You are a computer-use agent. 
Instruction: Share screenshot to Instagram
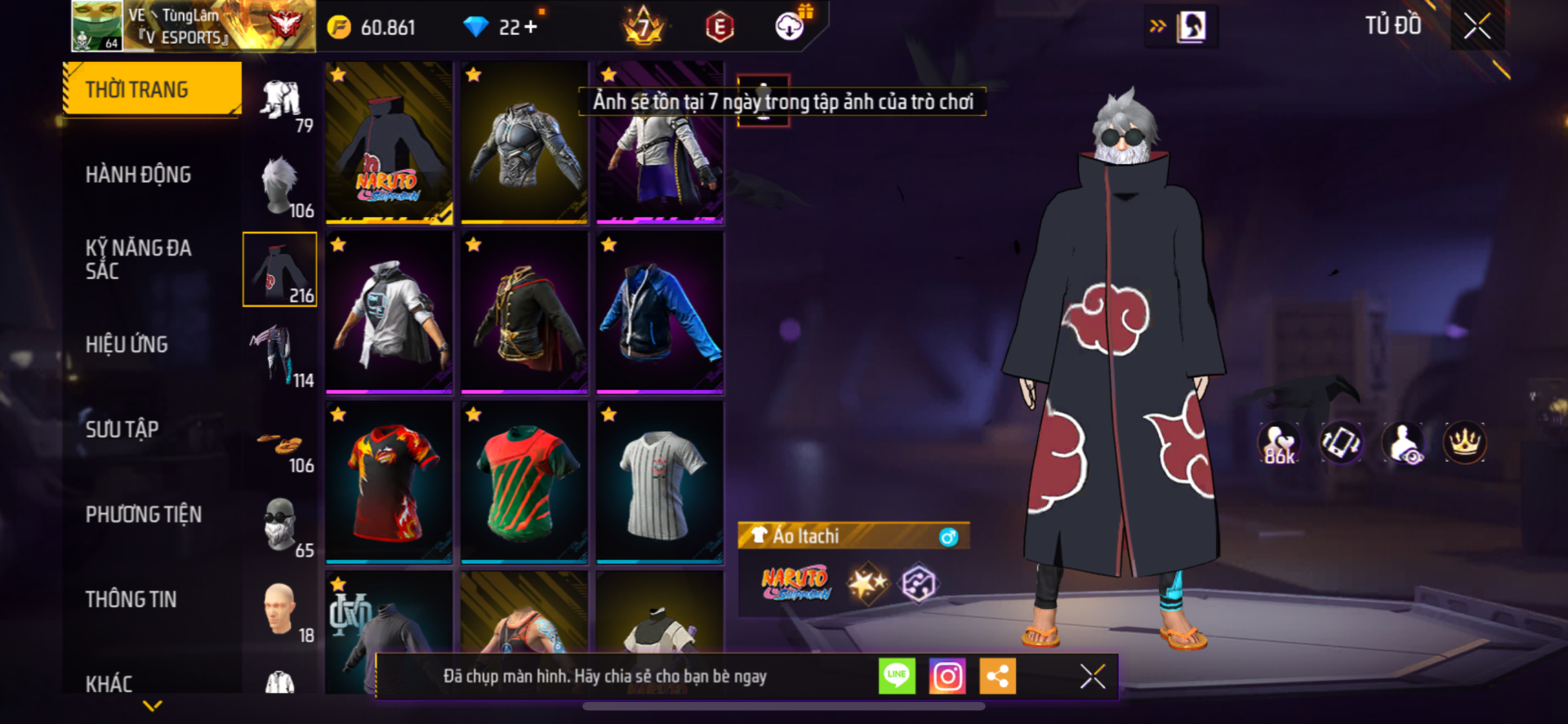[947, 676]
